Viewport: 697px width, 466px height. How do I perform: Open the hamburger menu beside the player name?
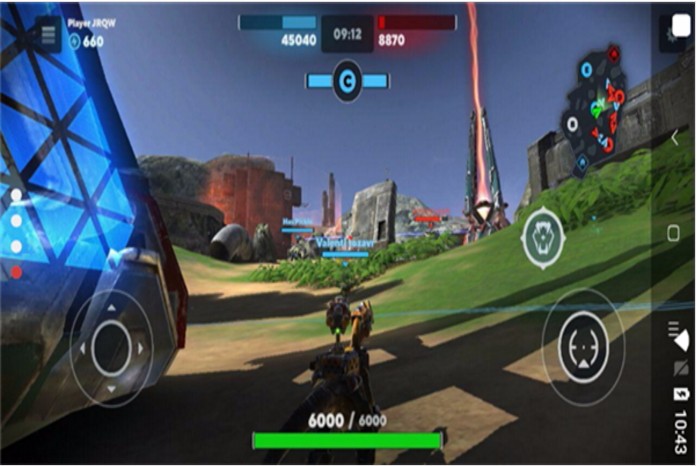(47, 34)
